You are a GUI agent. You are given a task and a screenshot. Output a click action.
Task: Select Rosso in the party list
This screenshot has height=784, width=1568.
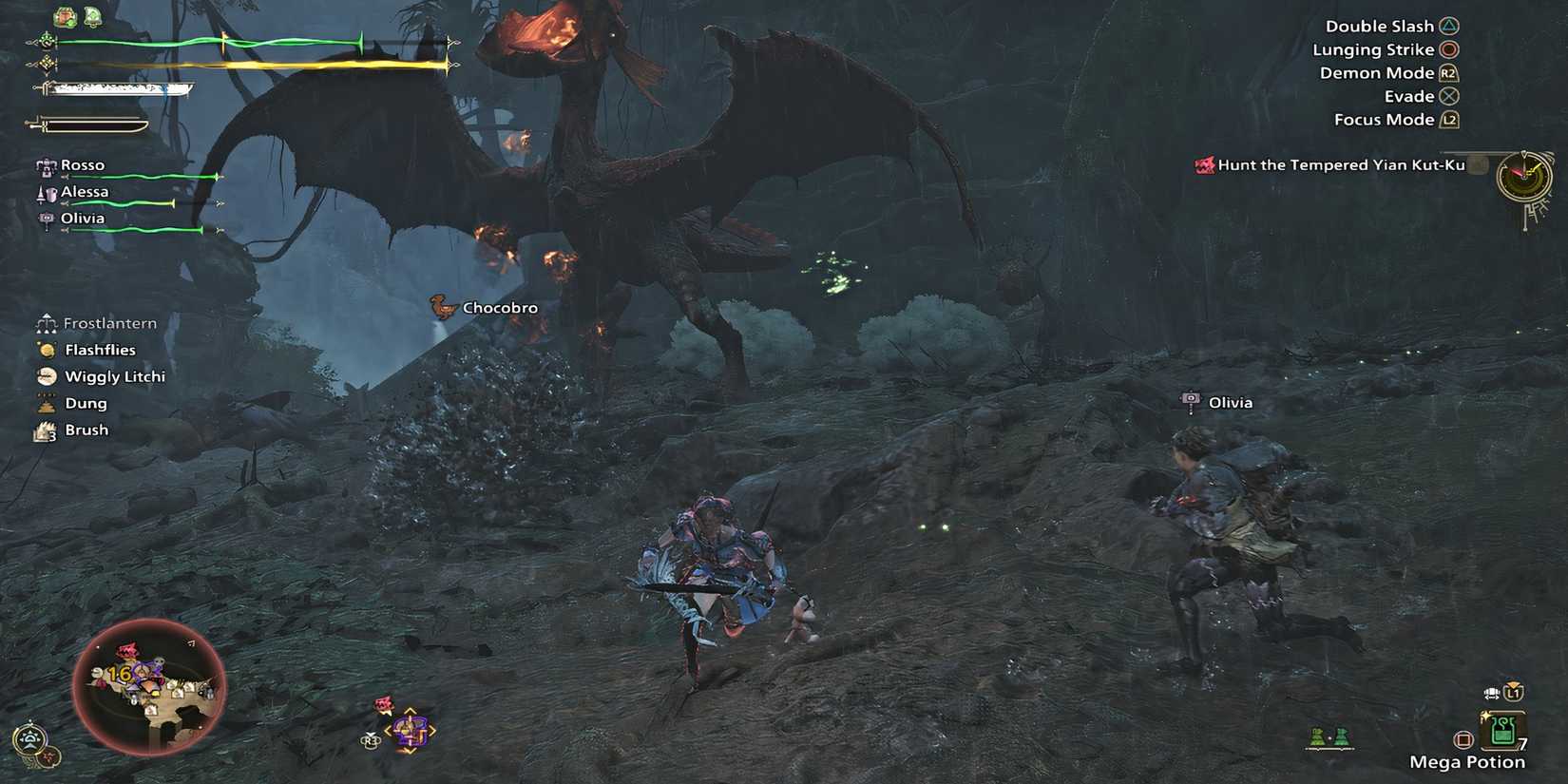tap(83, 164)
